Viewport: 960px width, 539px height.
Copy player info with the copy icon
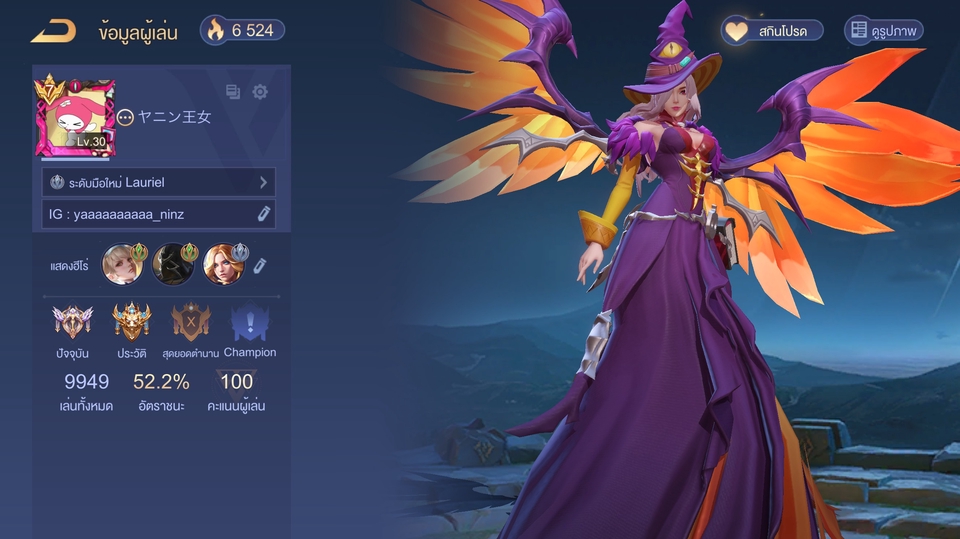233,92
